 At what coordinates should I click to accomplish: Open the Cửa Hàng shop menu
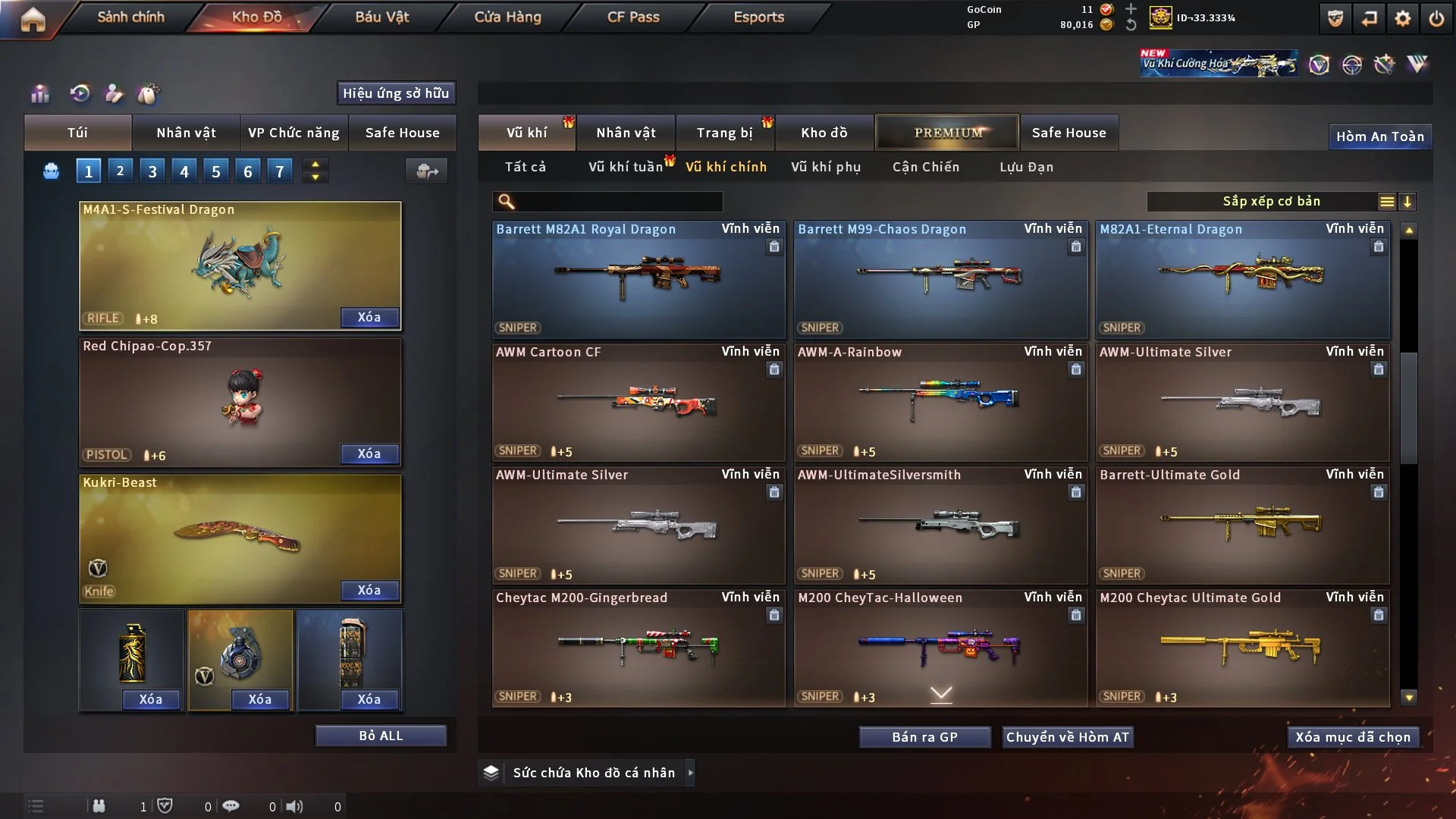coord(507,17)
